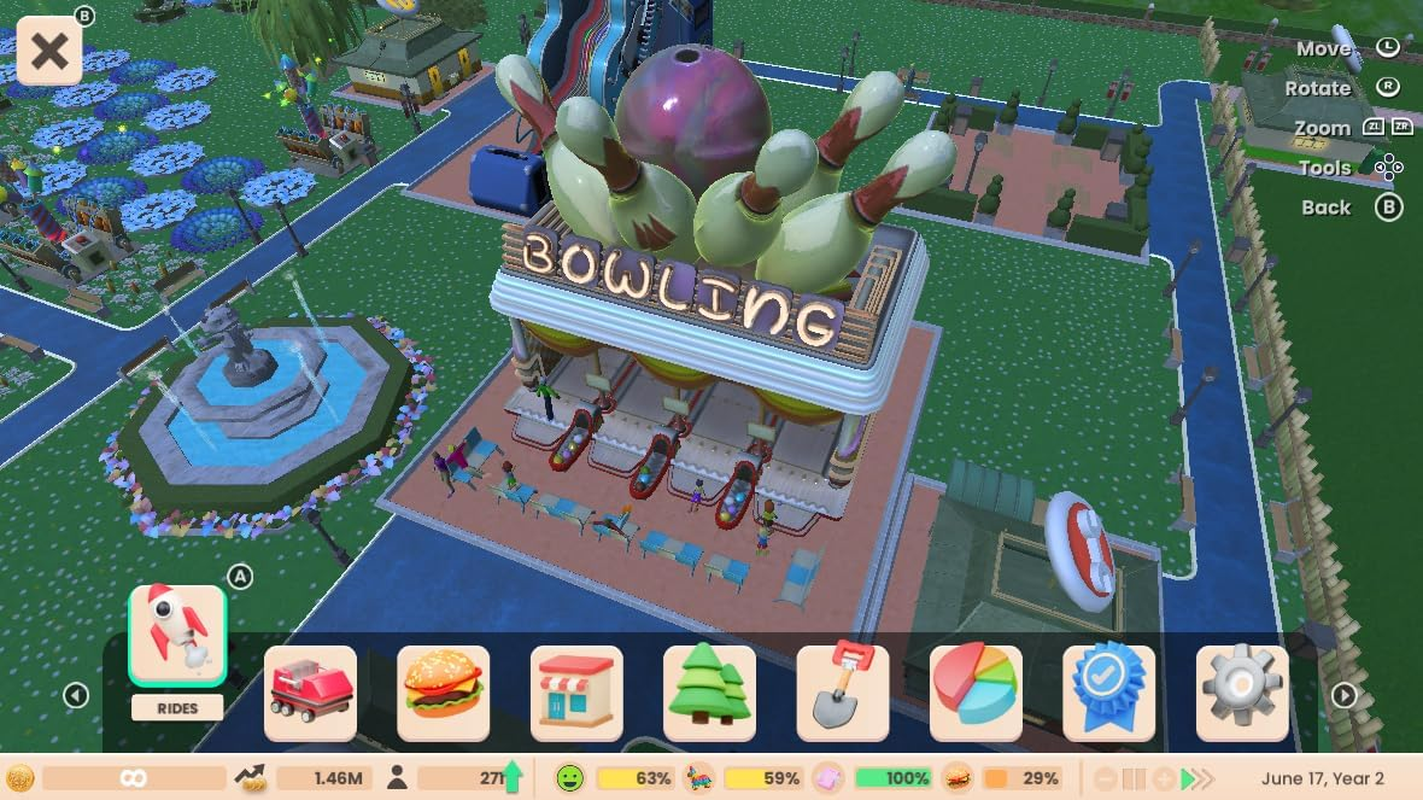Pause the game with the pause bars
This screenshot has height=800, width=1423.
tap(1134, 778)
